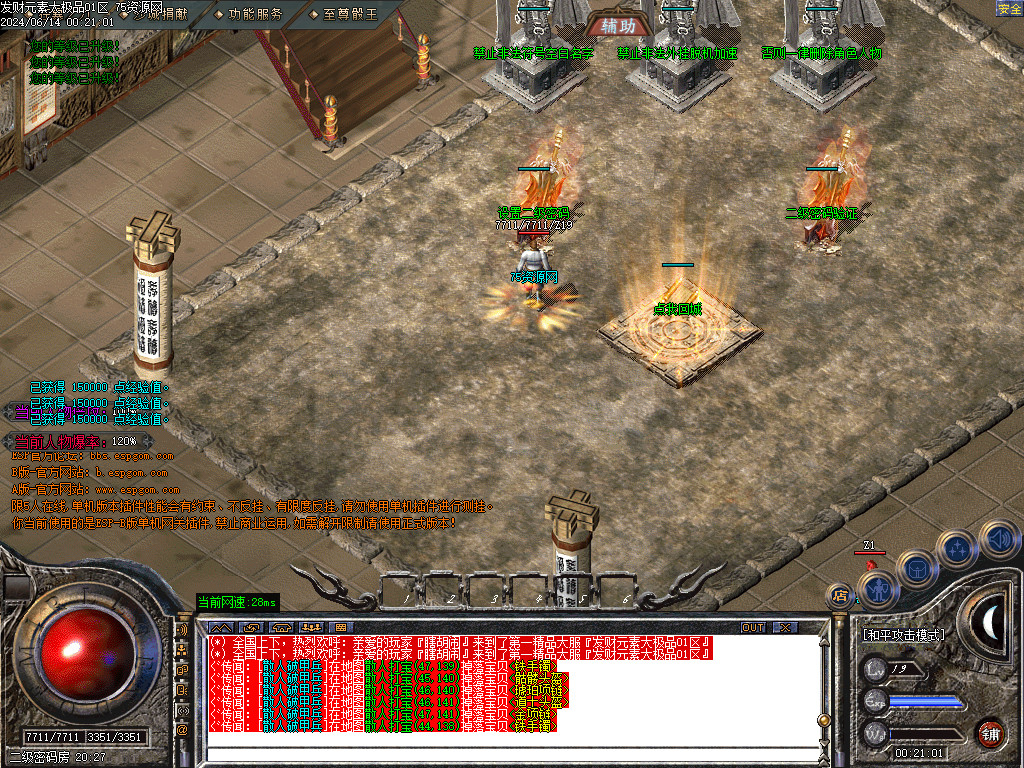The height and width of the screenshot is (768, 1024).
Task: Close the chat panel with X
Action: pyautogui.click(x=786, y=627)
